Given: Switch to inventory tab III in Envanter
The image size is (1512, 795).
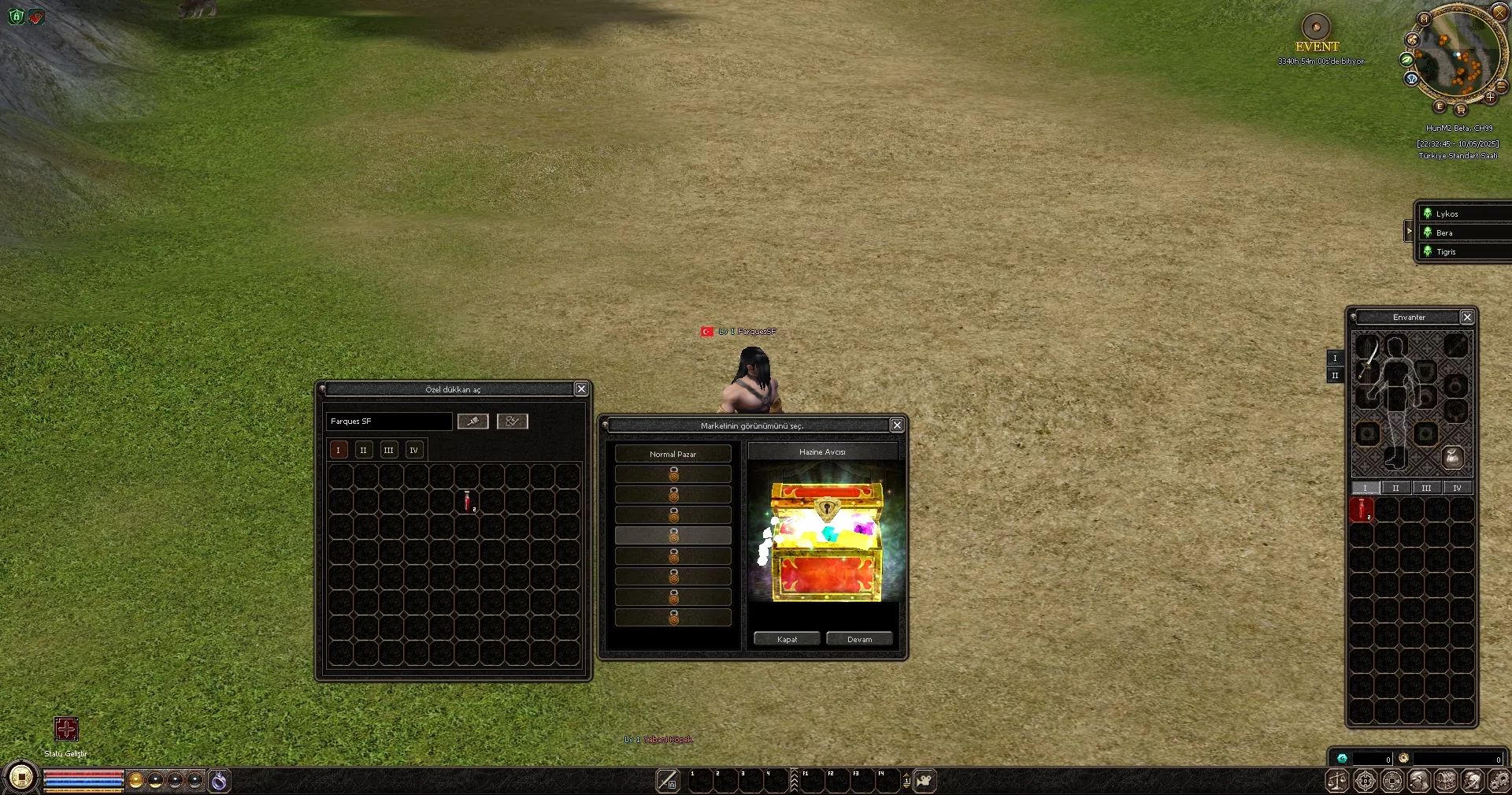Looking at the screenshot, I should pyautogui.click(x=1427, y=488).
